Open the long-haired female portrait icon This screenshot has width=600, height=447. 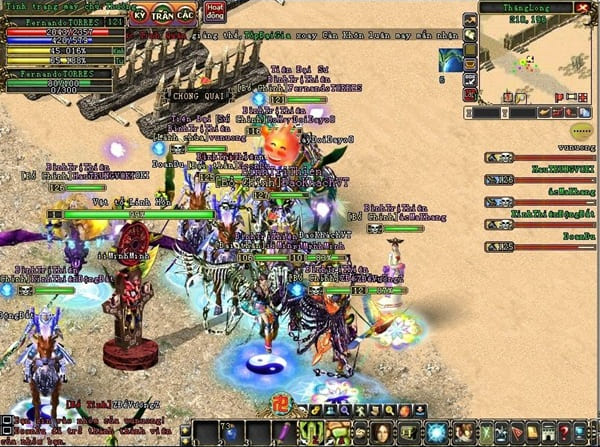pos(383,432)
